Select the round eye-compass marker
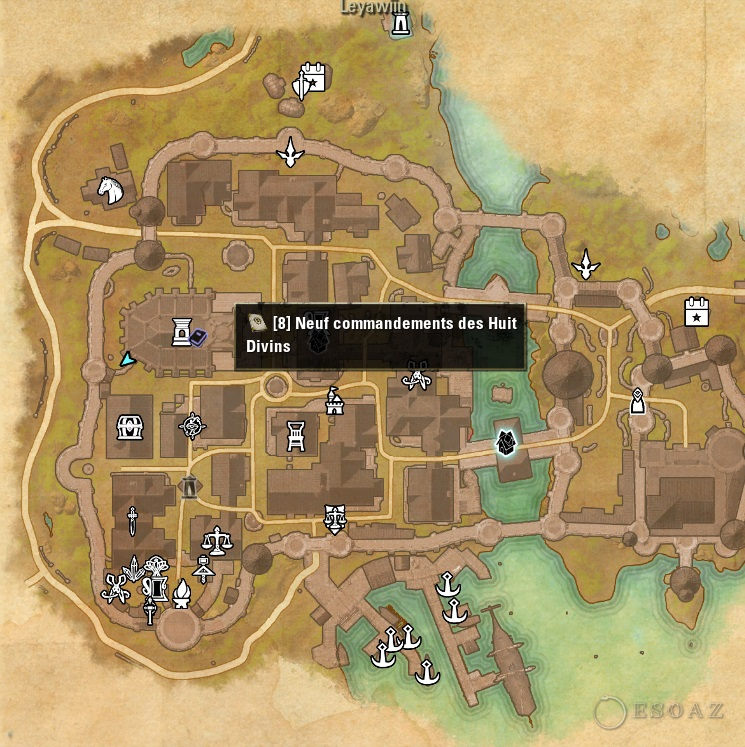745x747 pixels. pos(191,427)
